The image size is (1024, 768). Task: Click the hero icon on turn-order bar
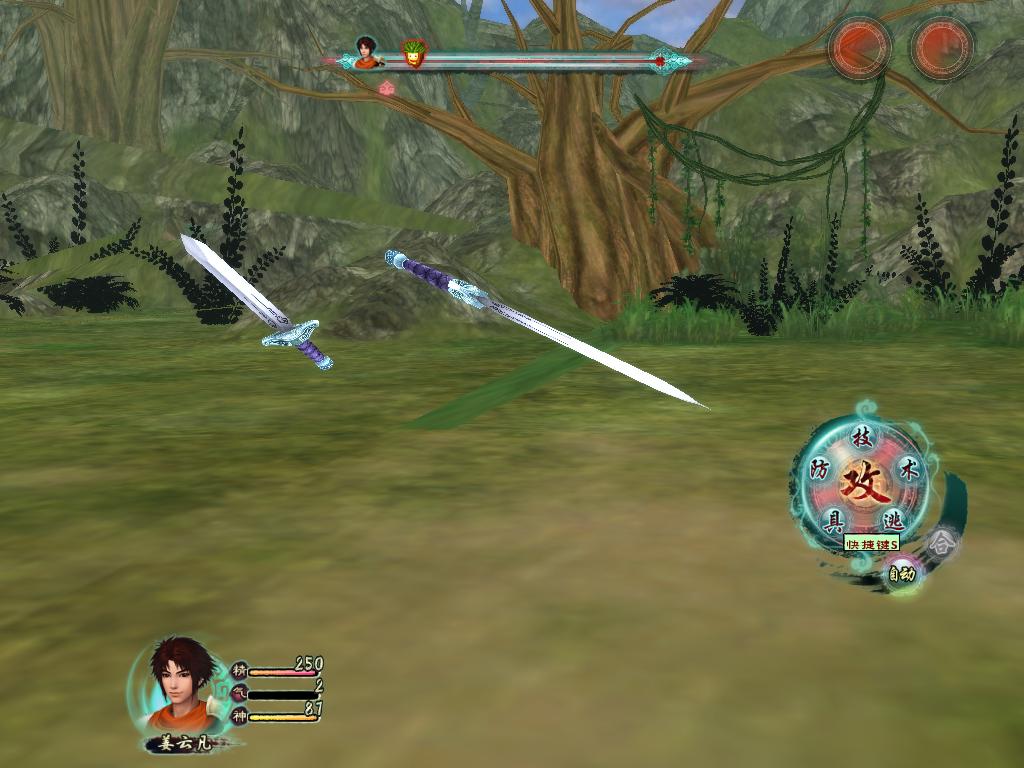[368, 52]
